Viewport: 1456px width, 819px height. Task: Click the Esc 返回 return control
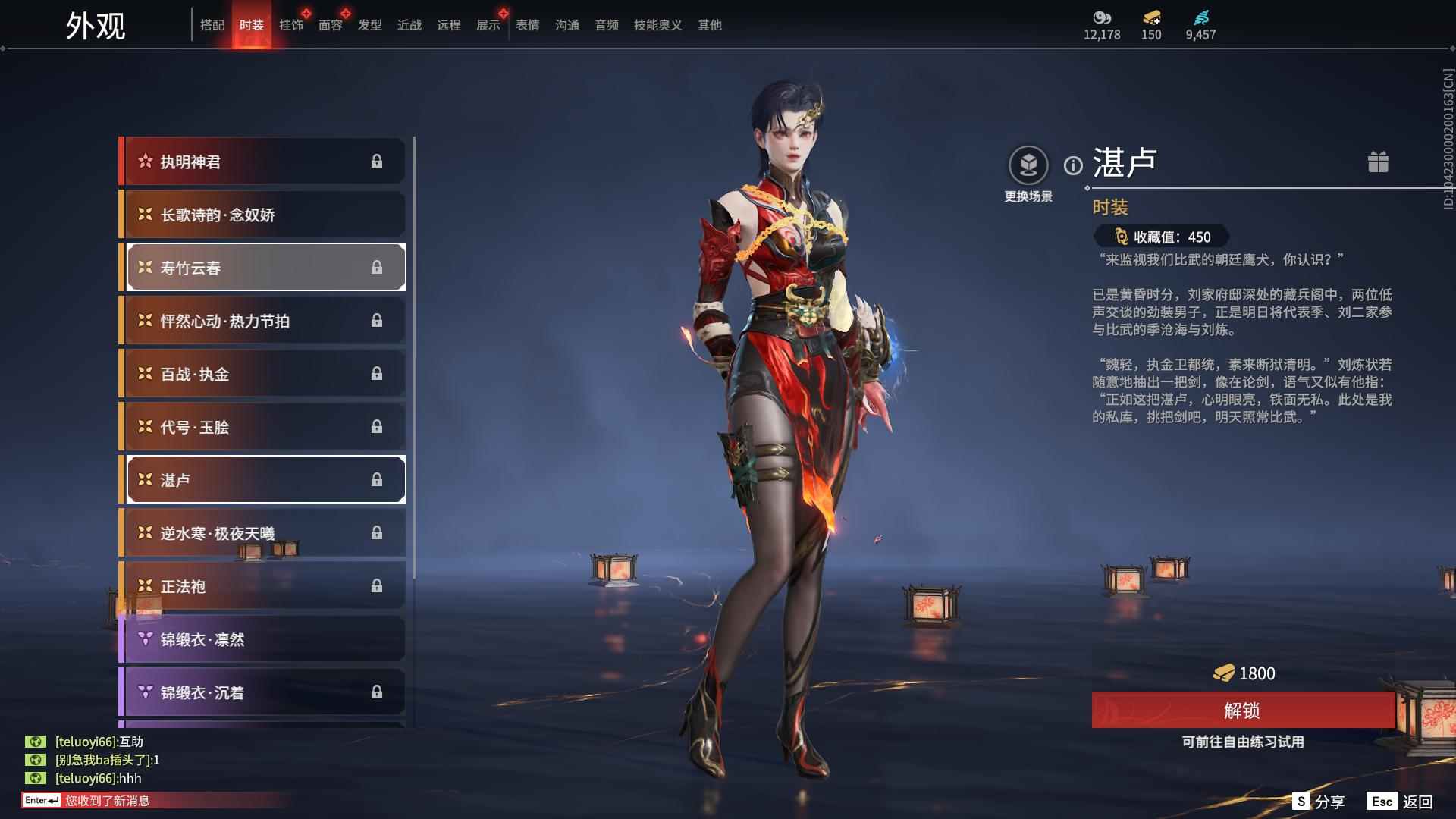tap(1399, 800)
